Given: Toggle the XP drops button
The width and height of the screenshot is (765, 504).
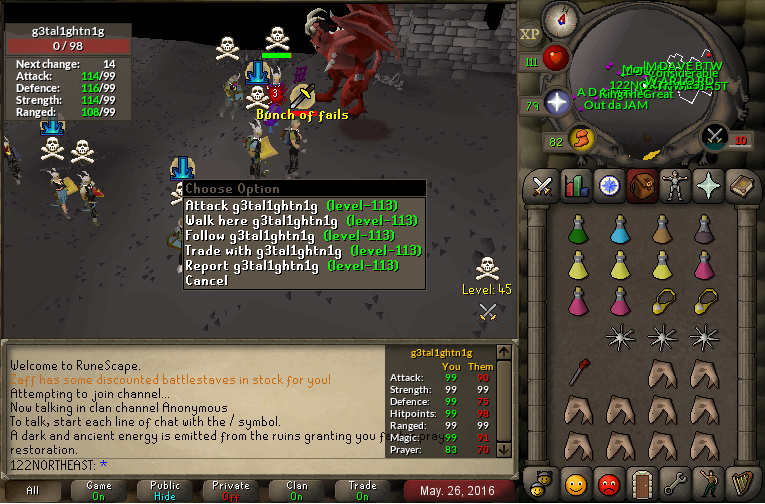Looking at the screenshot, I should point(530,33).
